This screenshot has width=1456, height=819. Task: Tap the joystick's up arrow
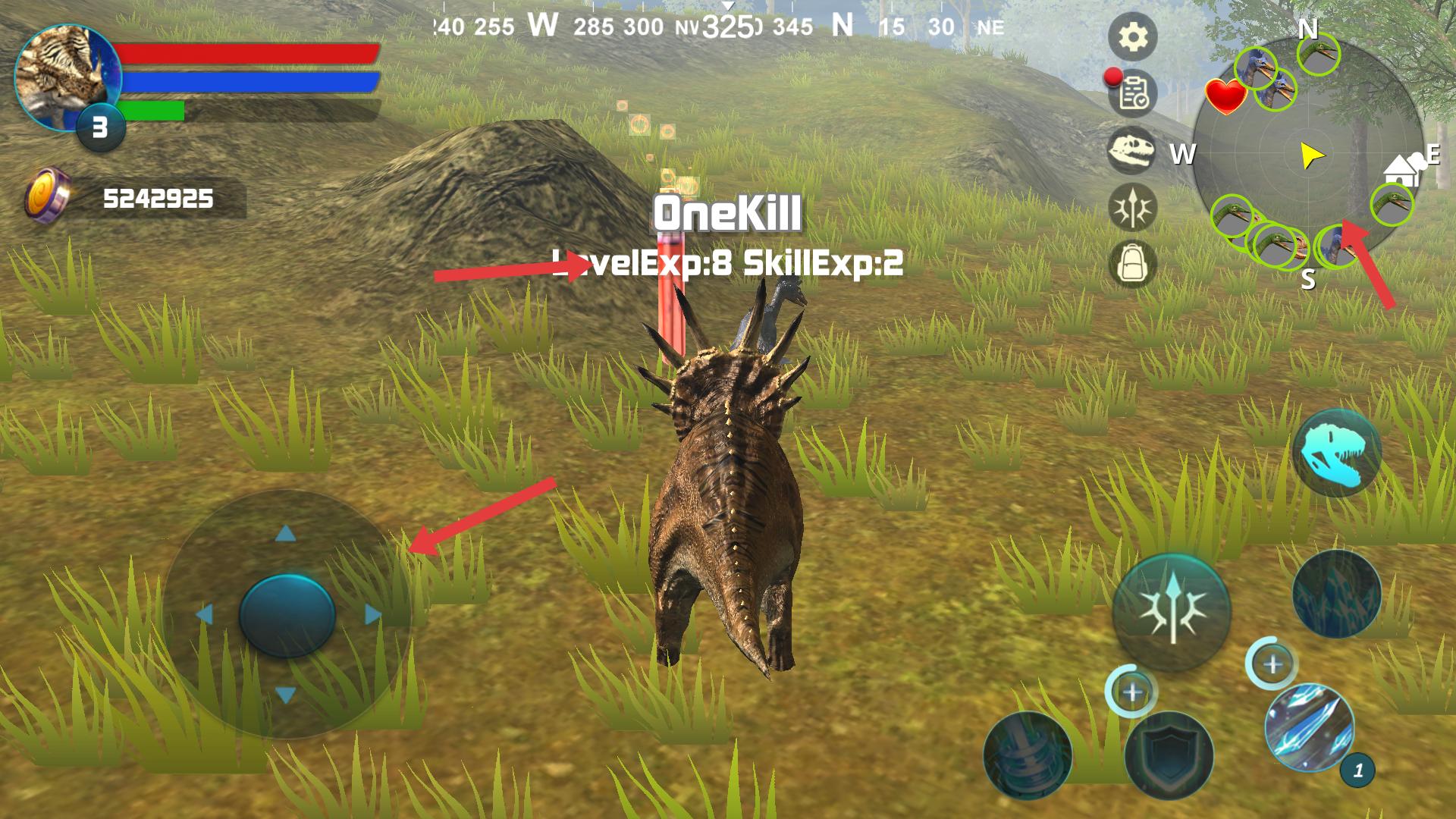(286, 534)
